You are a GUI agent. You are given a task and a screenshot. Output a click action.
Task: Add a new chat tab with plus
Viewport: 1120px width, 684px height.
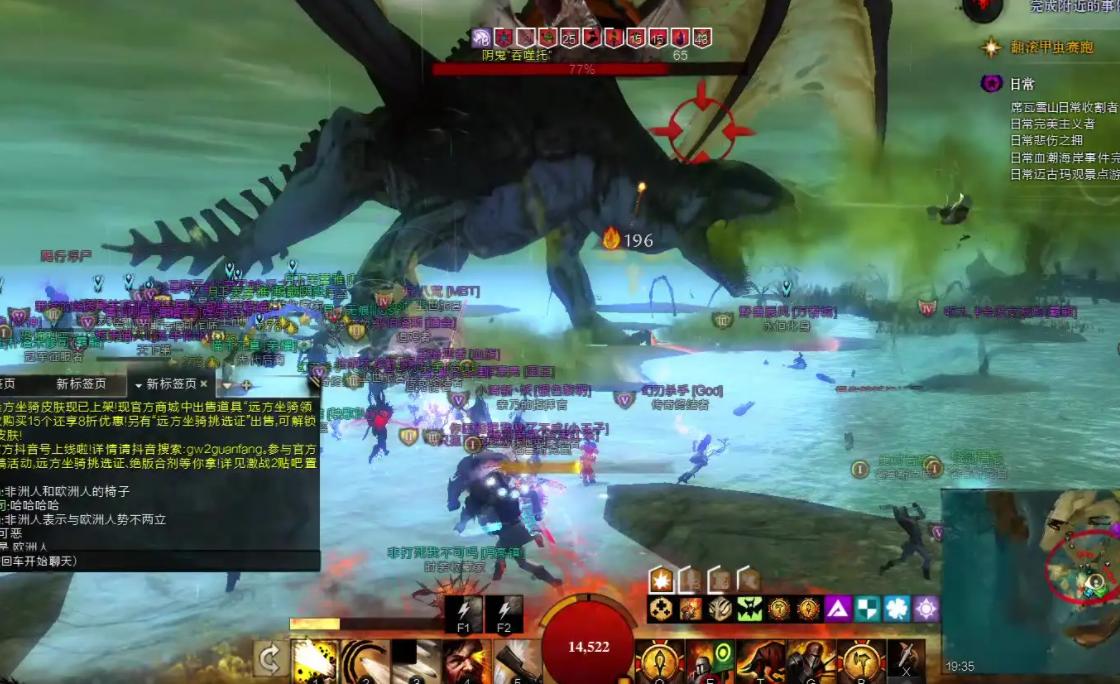[246, 384]
